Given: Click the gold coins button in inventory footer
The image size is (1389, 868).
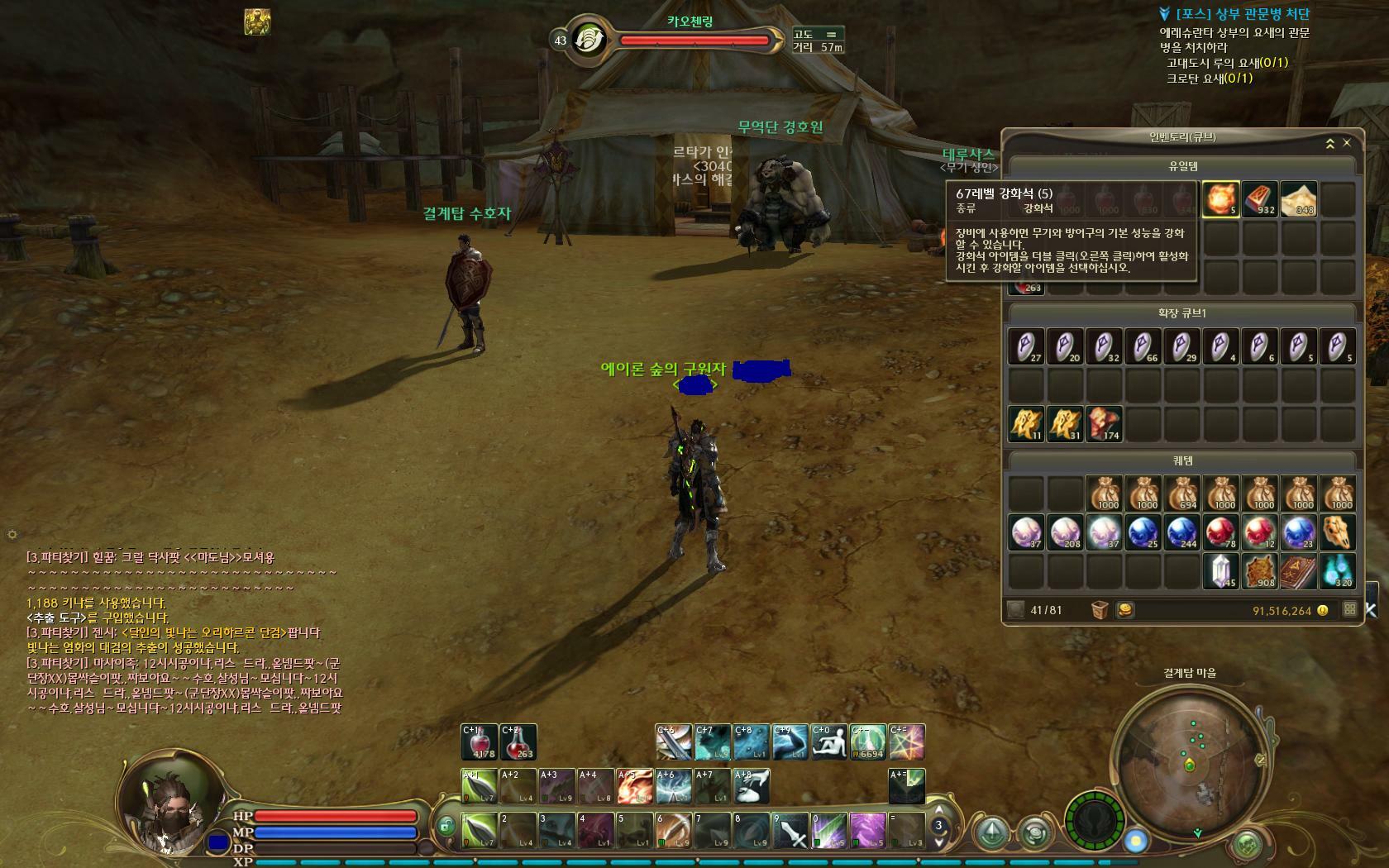Looking at the screenshot, I should pos(1124,610).
